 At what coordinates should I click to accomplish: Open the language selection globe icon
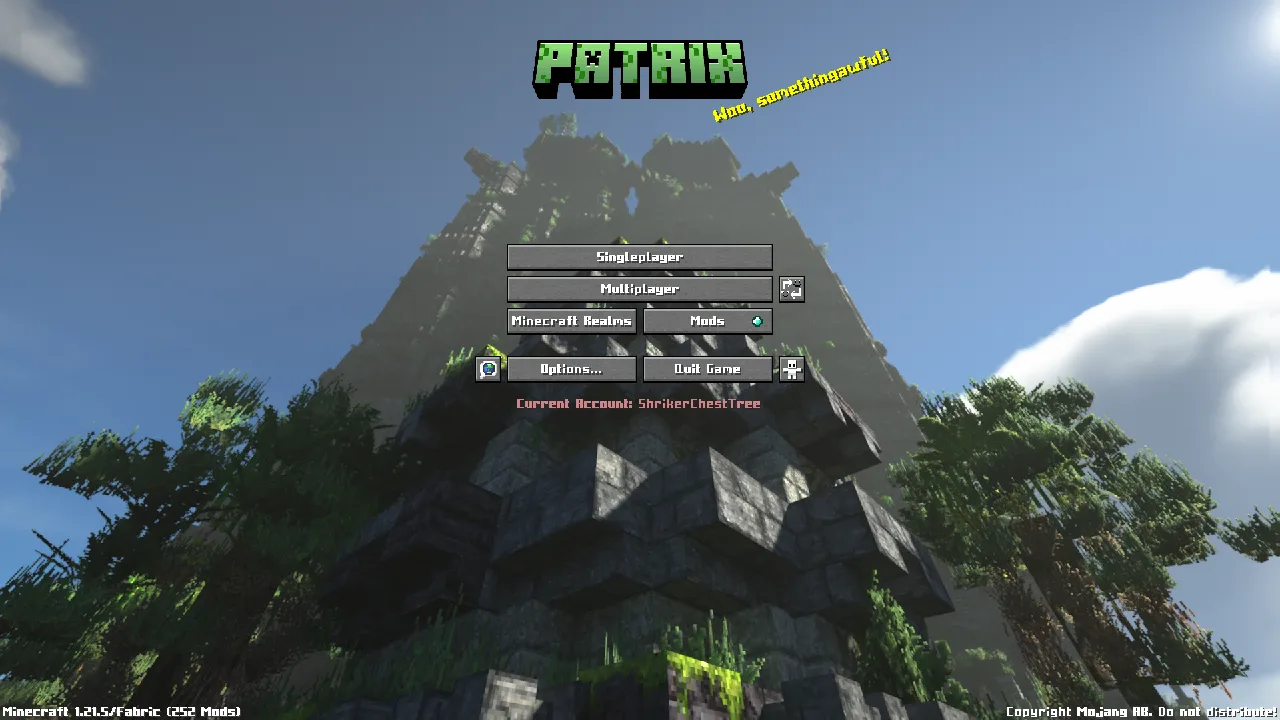[x=488, y=369]
